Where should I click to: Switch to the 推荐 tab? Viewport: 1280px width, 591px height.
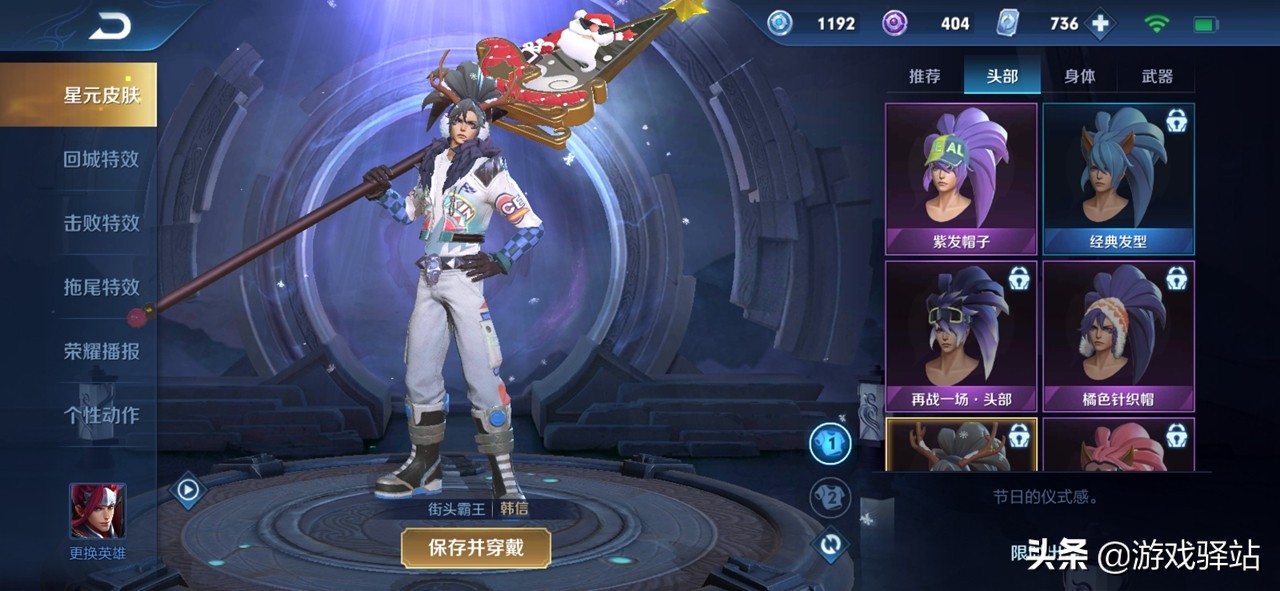point(924,76)
